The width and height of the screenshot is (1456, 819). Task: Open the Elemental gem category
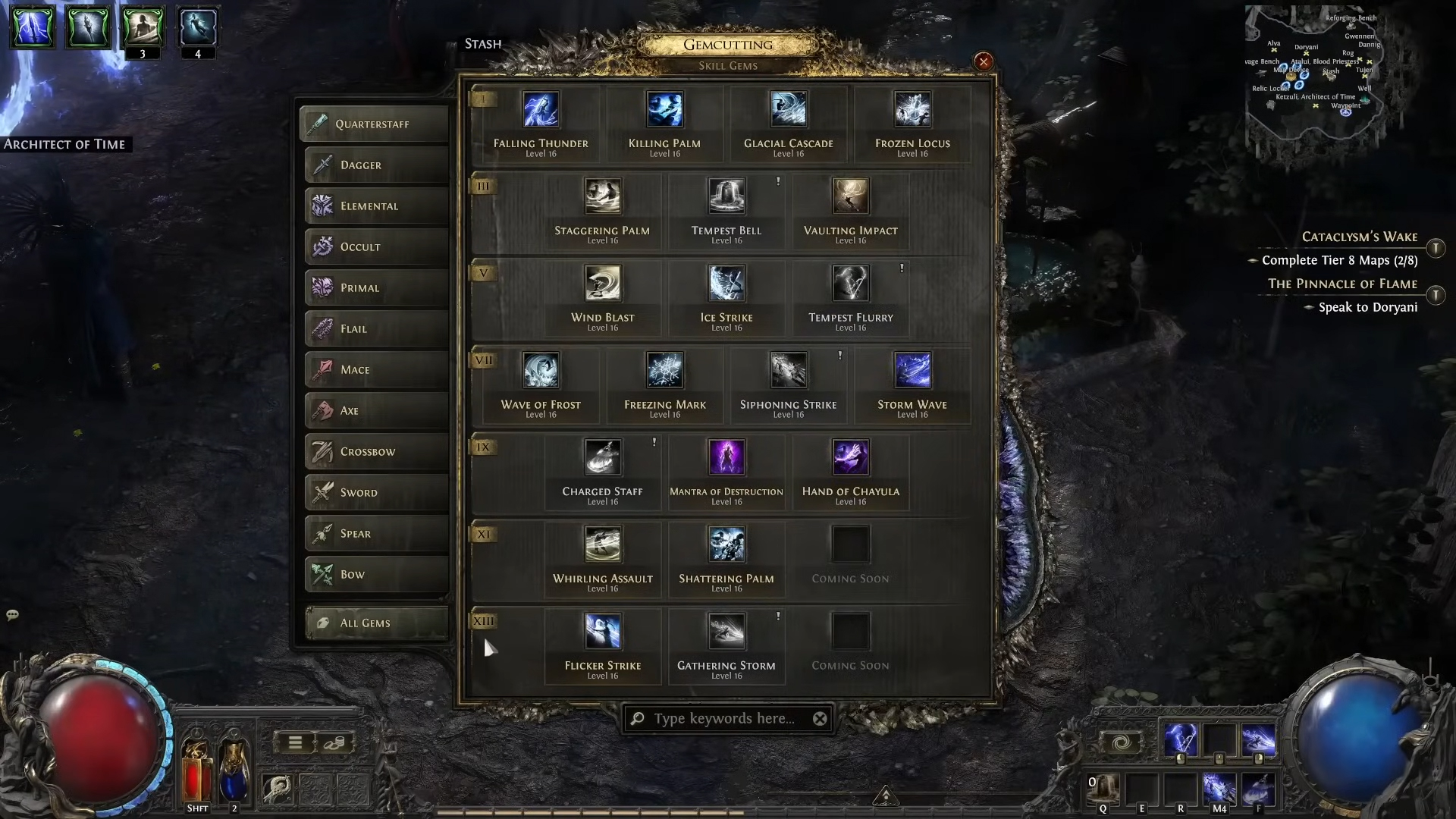coord(376,206)
